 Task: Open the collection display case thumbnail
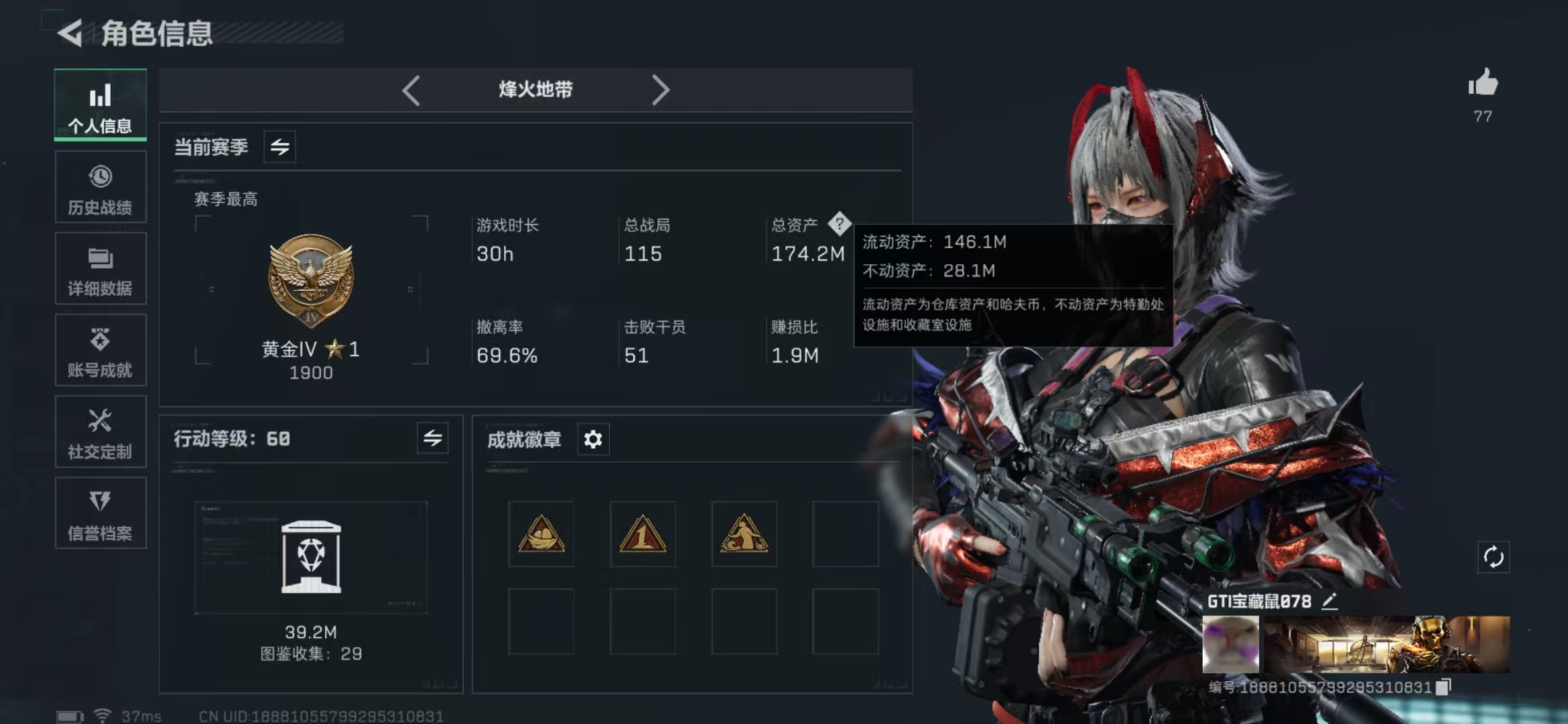pos(311,557)
